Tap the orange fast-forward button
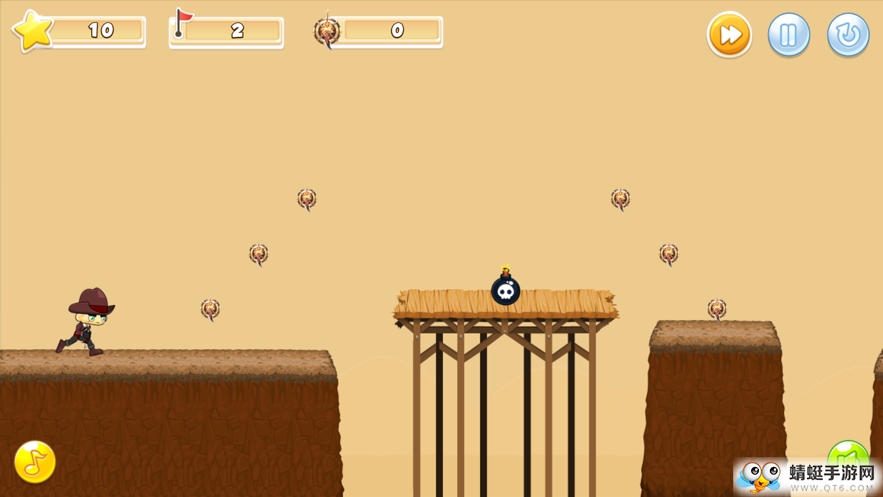The width and height of the screenshot is (883, 497). (x=729, y=35)
